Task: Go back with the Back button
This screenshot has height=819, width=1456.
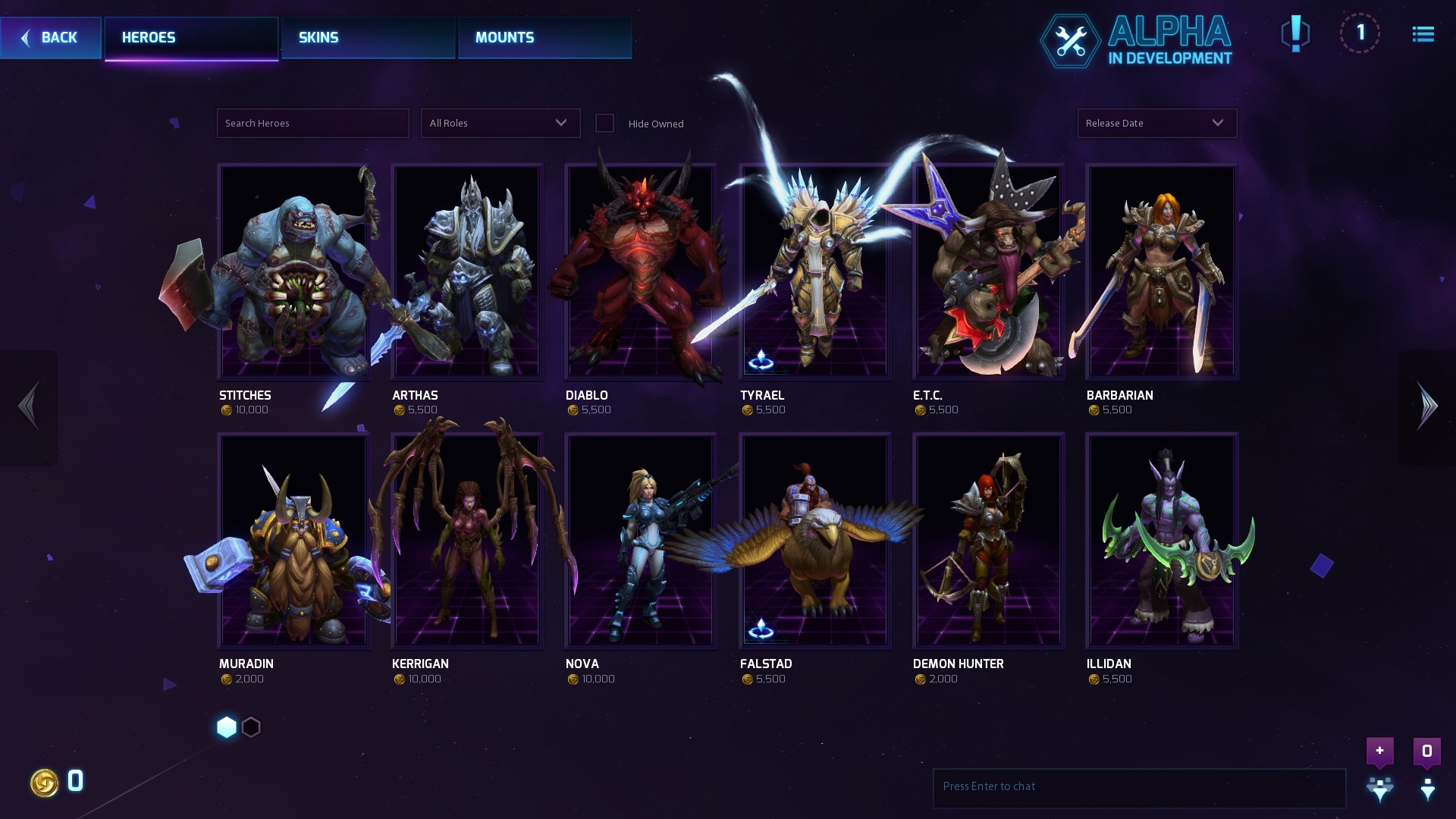Action: point(50,38)
